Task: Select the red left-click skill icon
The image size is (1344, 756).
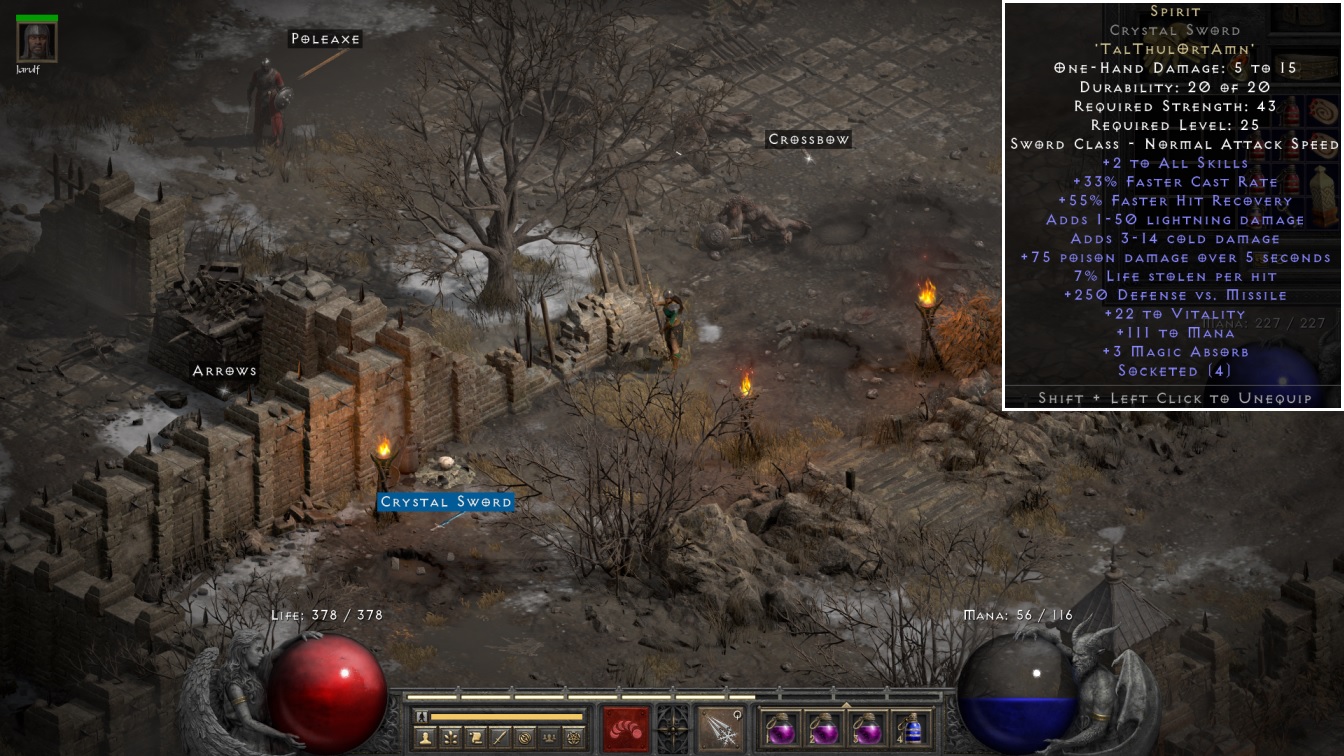Action: (x=626, y=729)
